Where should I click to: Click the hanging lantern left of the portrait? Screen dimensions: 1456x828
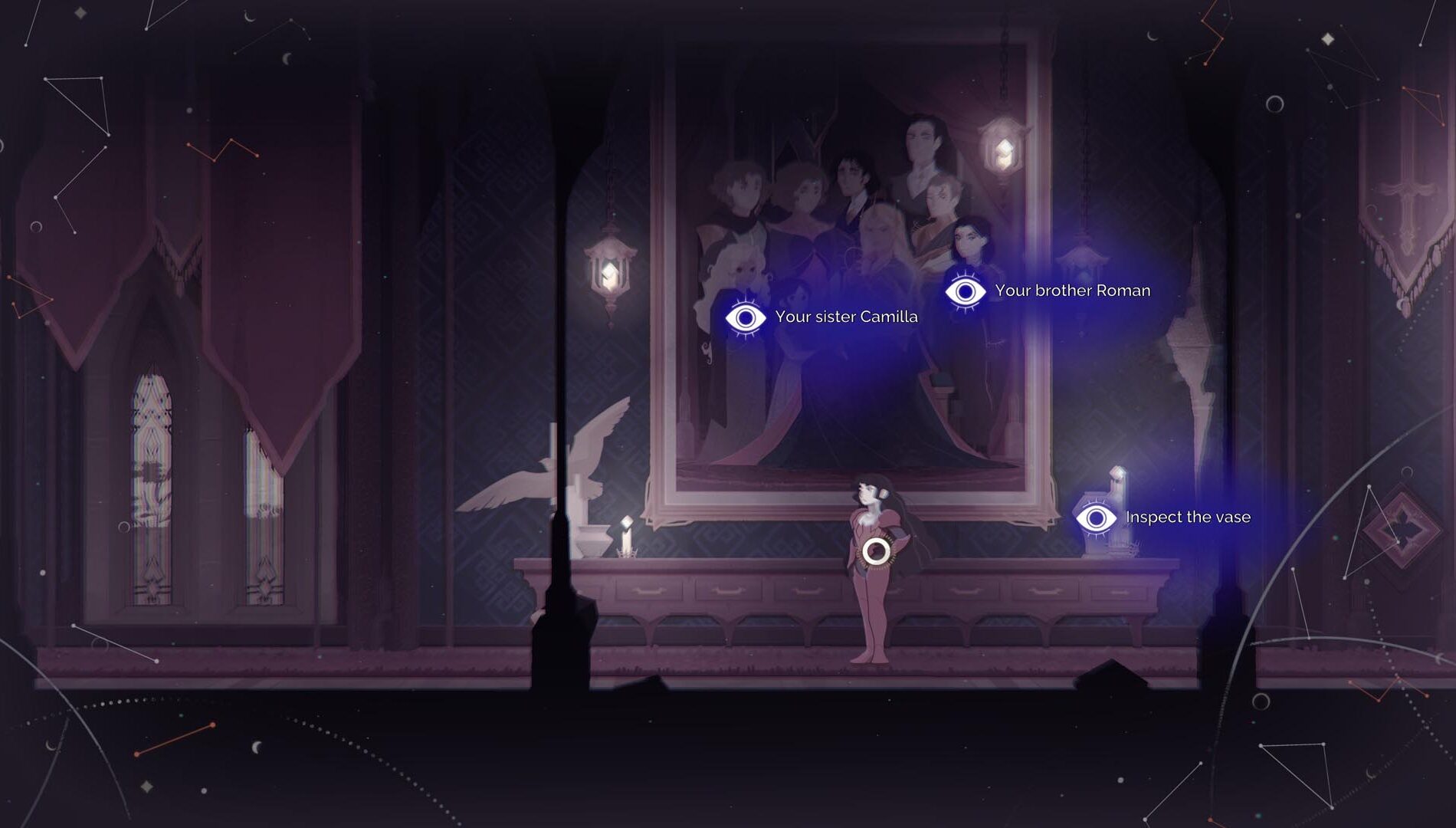(x=609, y=268)
